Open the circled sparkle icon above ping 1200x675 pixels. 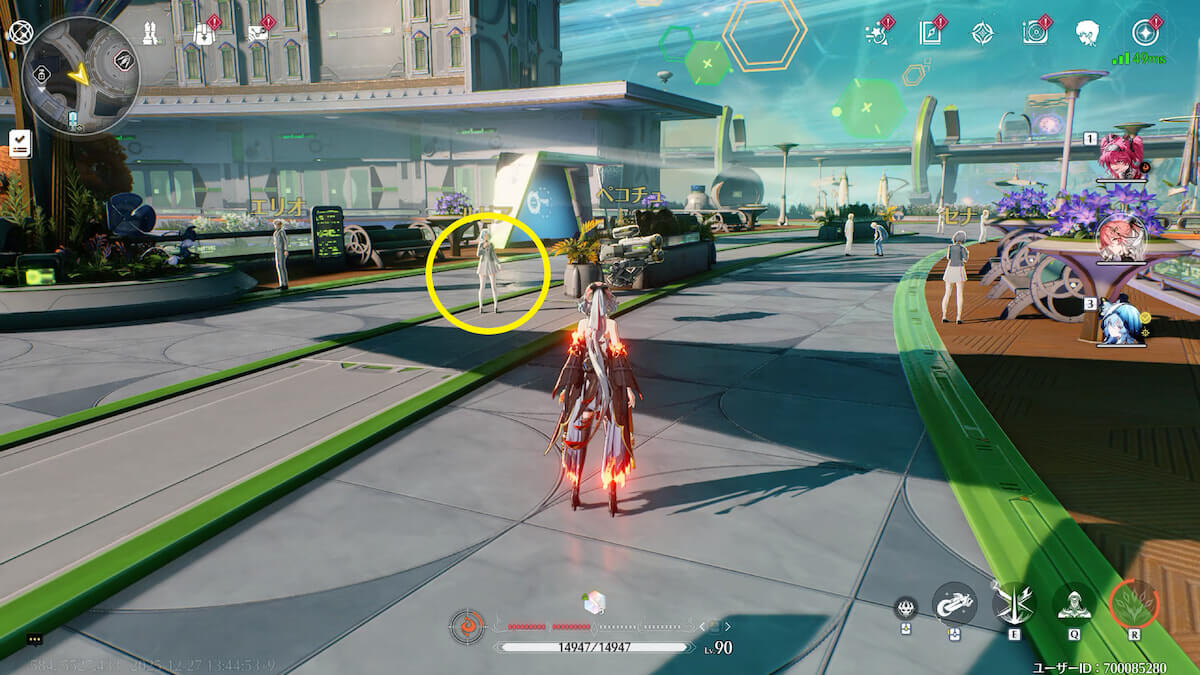[1146, 32]
